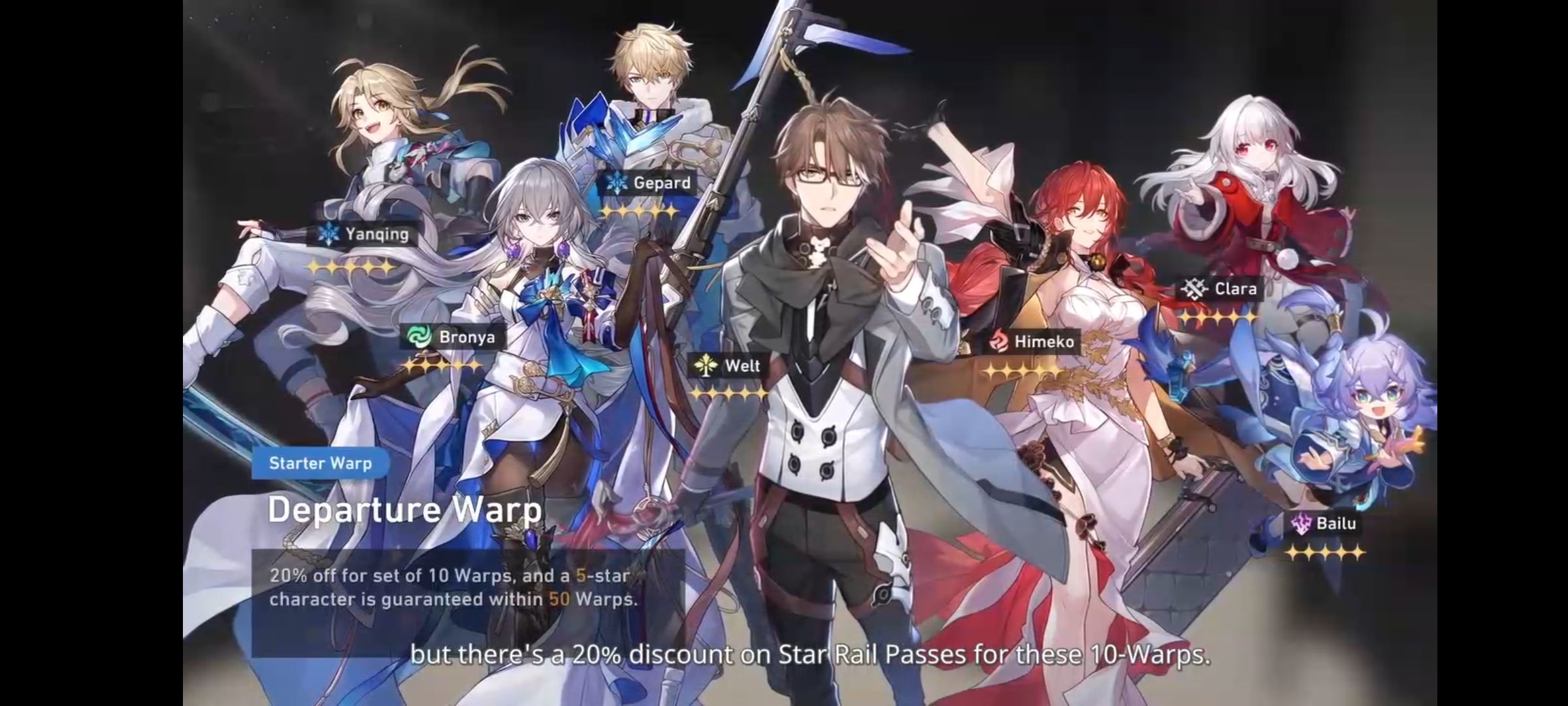
Task: Select the Ice element icon beside Yanqing
Action: click(x=330, y=233)
